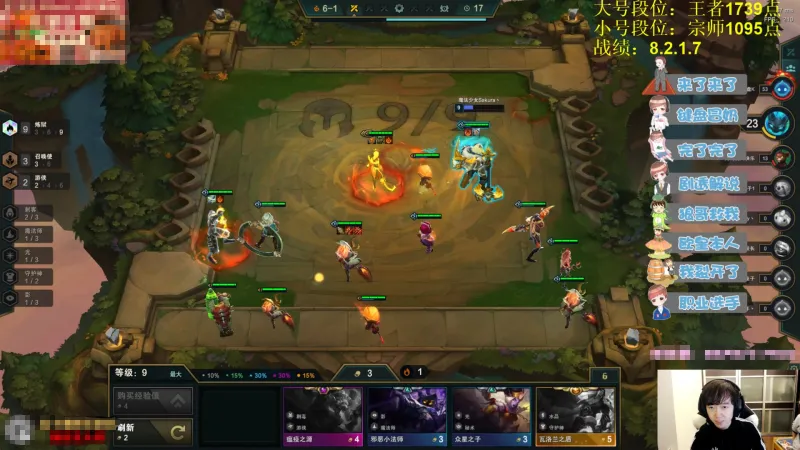The width and height of the screenshot is (800, 450).
Task: Select the 来了来了 sticker button
Action: tap(708, 85)
